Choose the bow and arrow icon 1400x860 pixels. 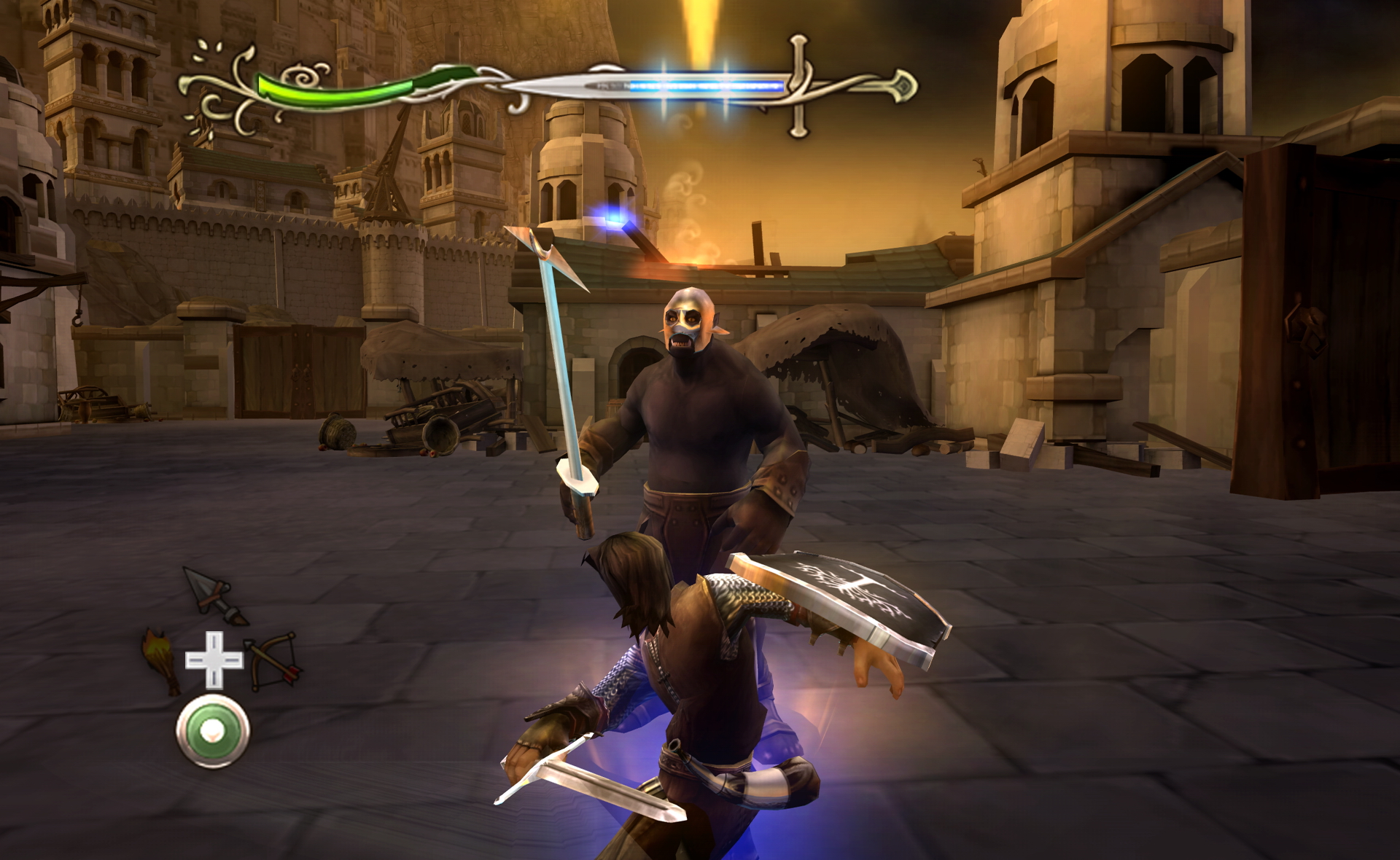pos(273,660)
